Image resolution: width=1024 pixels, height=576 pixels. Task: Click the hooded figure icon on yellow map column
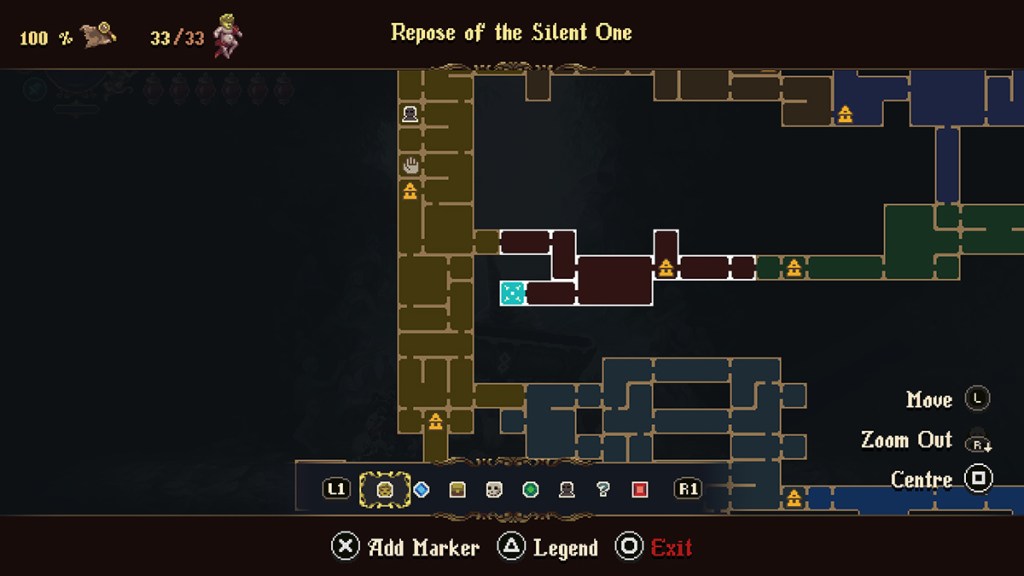(410, 115)
